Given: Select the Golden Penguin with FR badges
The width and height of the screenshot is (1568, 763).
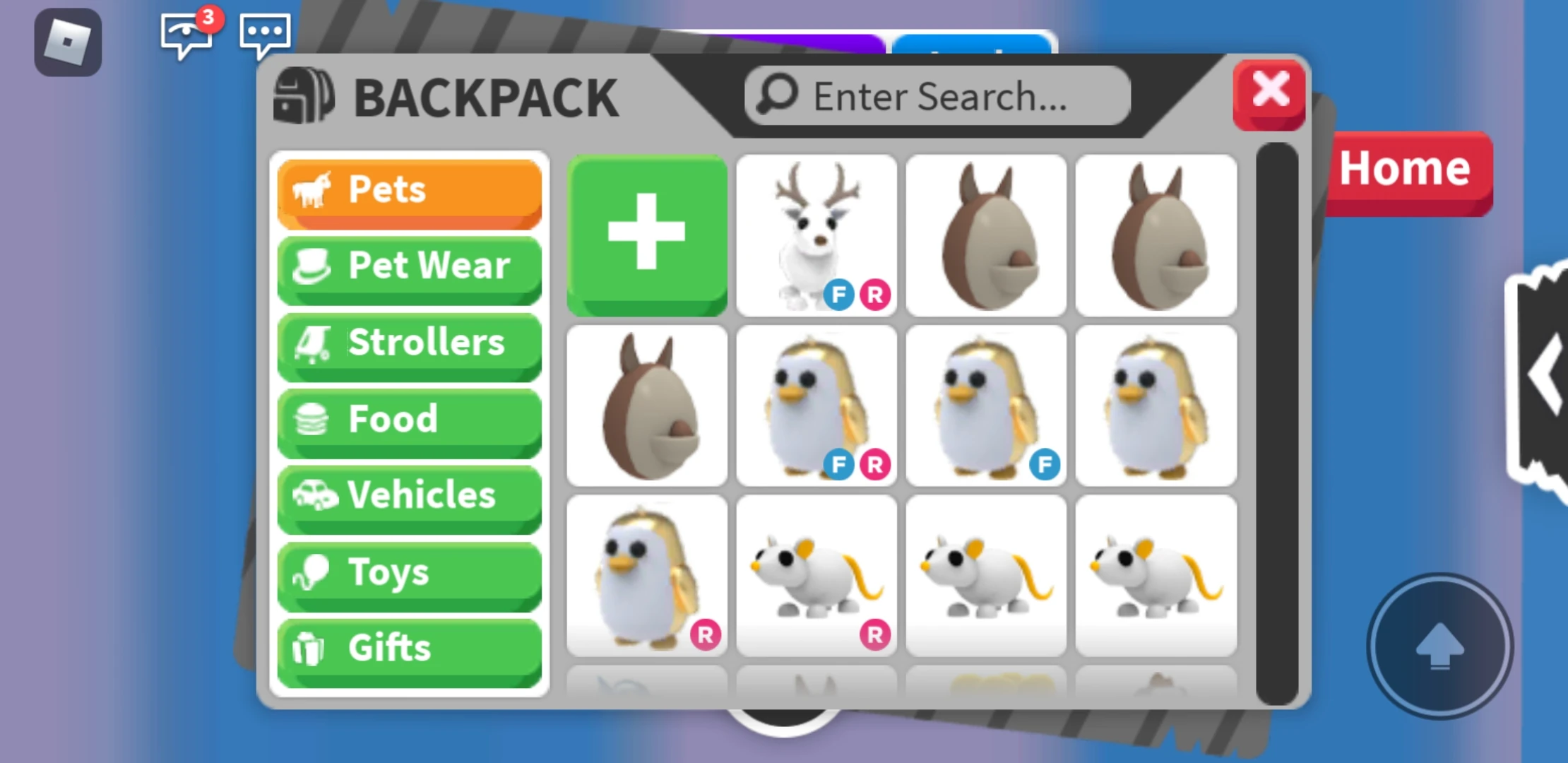Looking at the screenshot, I should click(816, 406).
